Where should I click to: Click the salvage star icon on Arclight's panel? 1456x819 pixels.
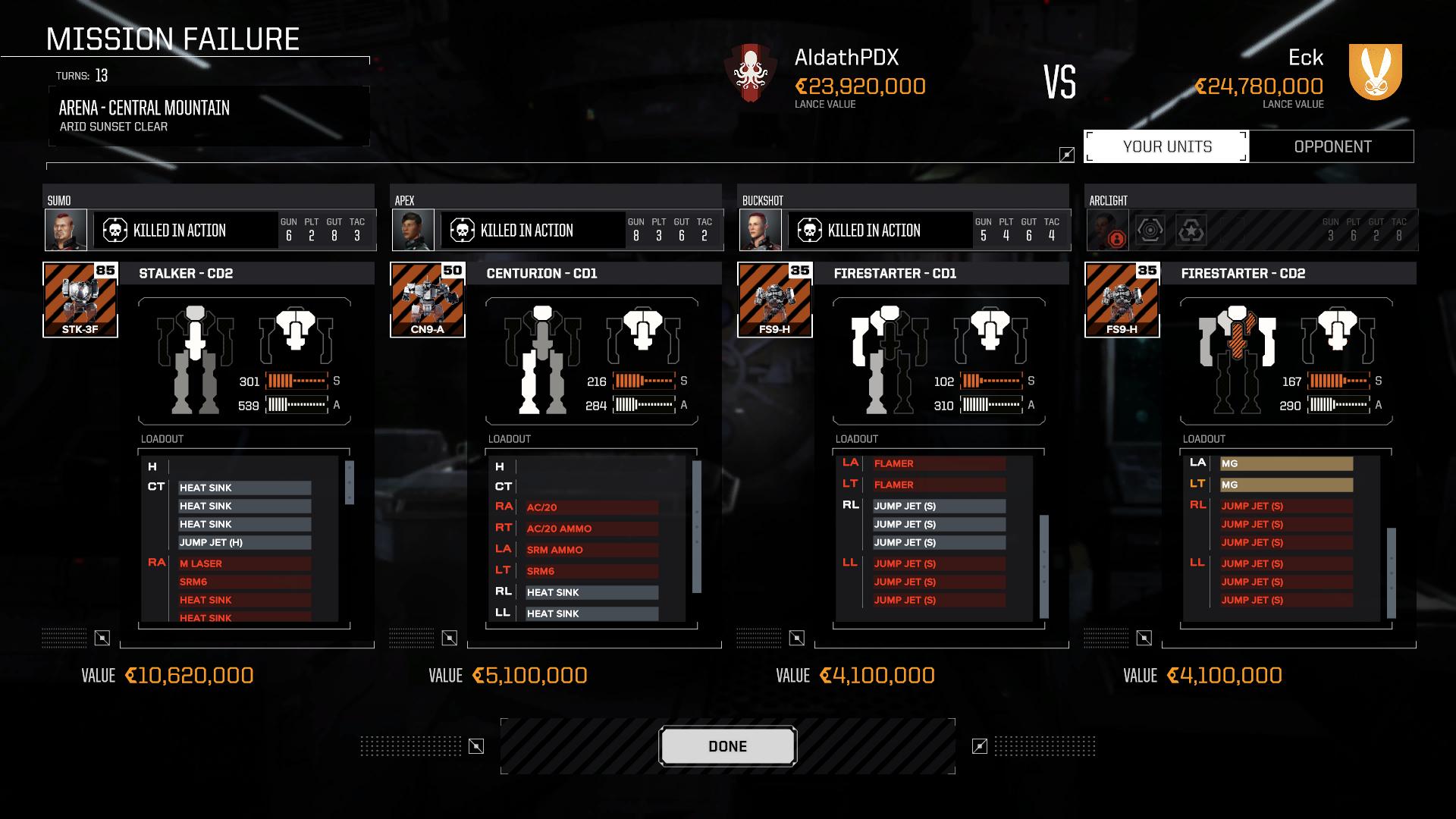pos(1191,230)
